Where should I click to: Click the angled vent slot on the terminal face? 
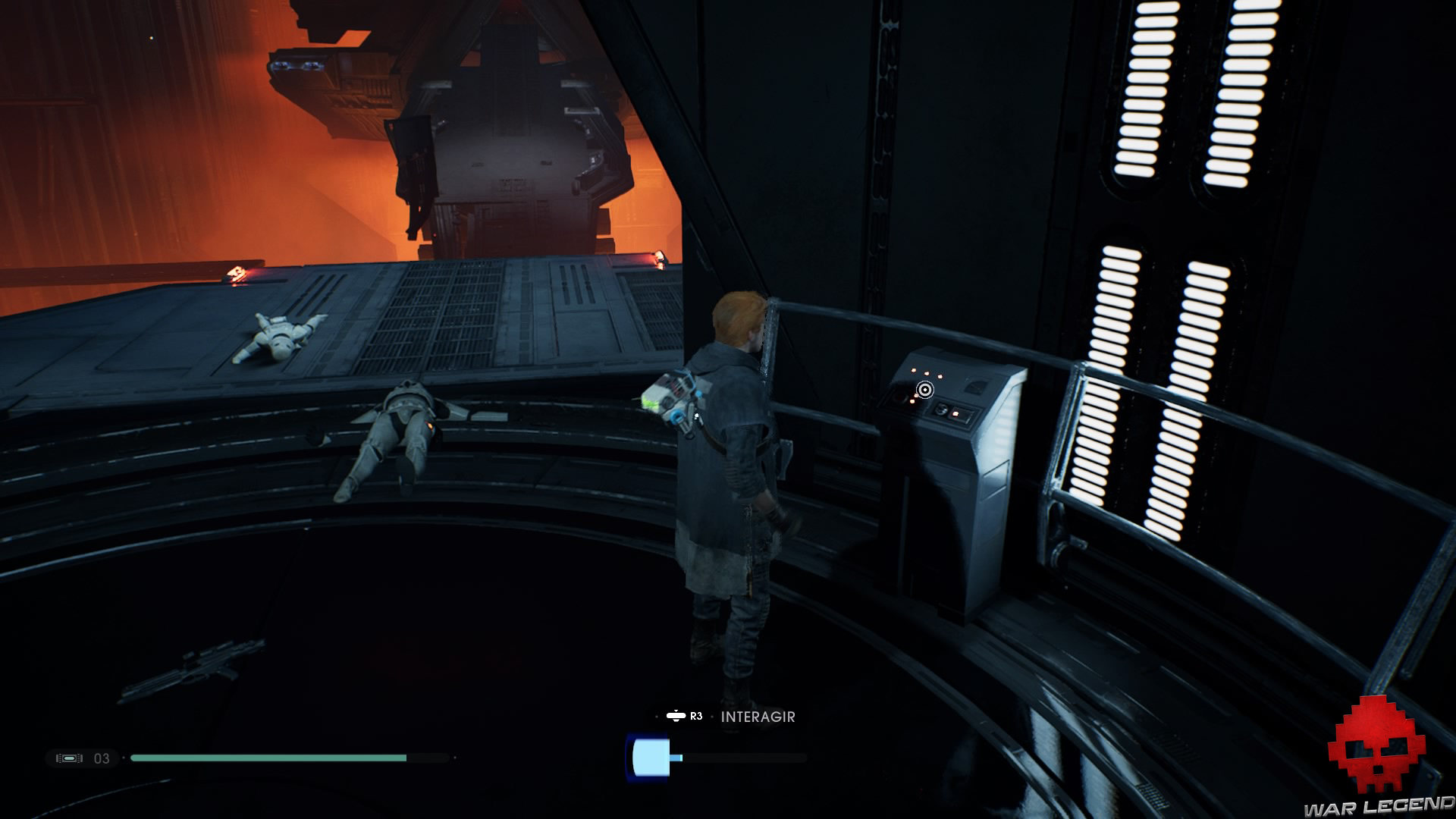[x=976, y=386]
